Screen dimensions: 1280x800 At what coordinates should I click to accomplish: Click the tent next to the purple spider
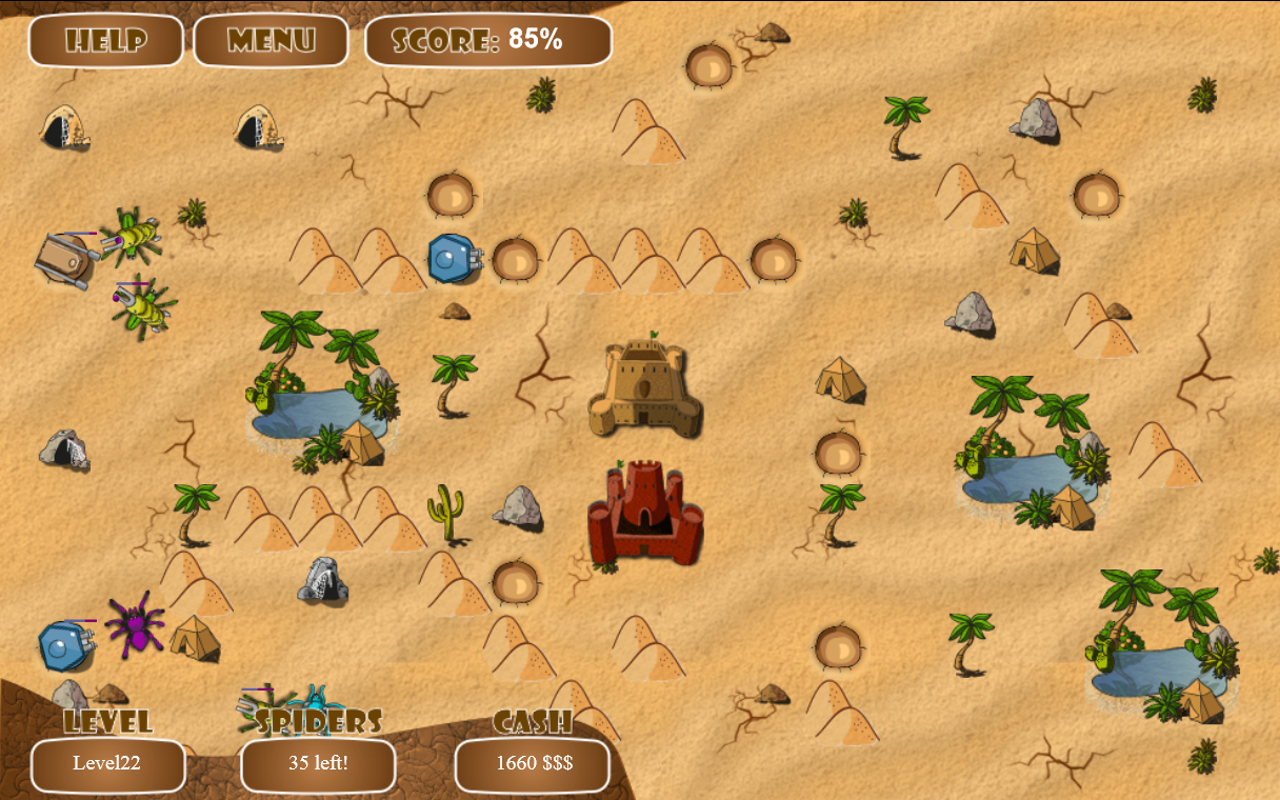tap(196, 640)
